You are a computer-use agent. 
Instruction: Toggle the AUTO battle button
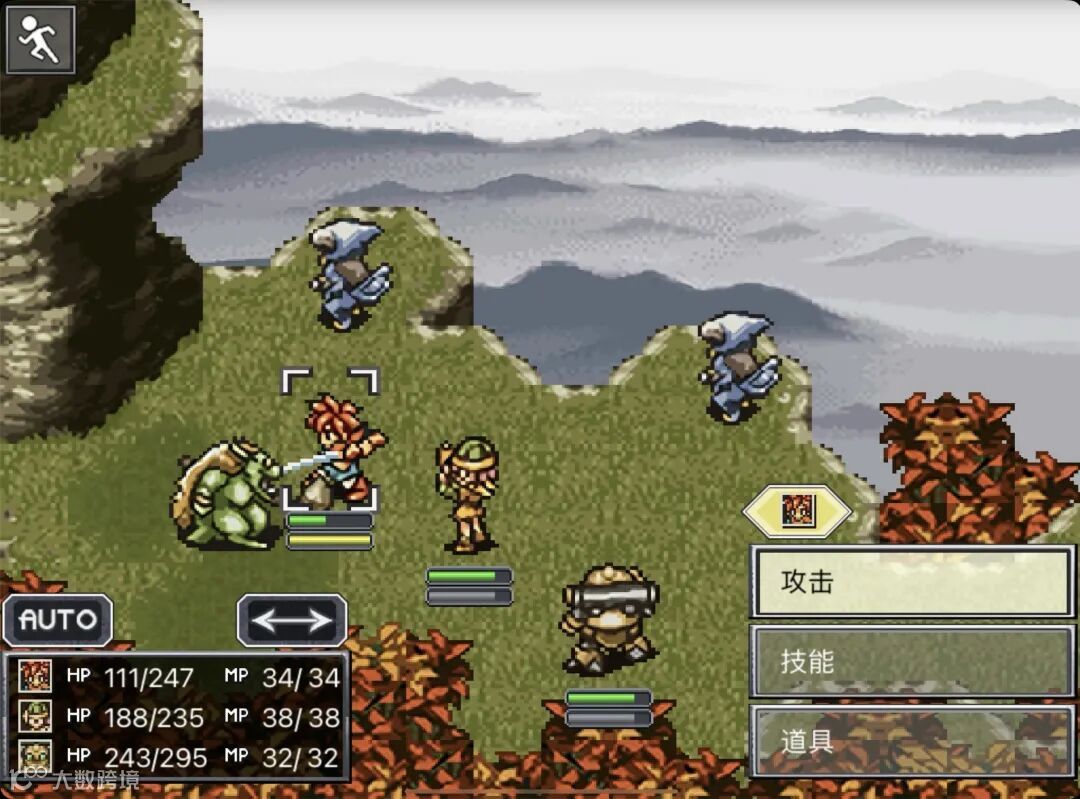click(x=58, y=620)
